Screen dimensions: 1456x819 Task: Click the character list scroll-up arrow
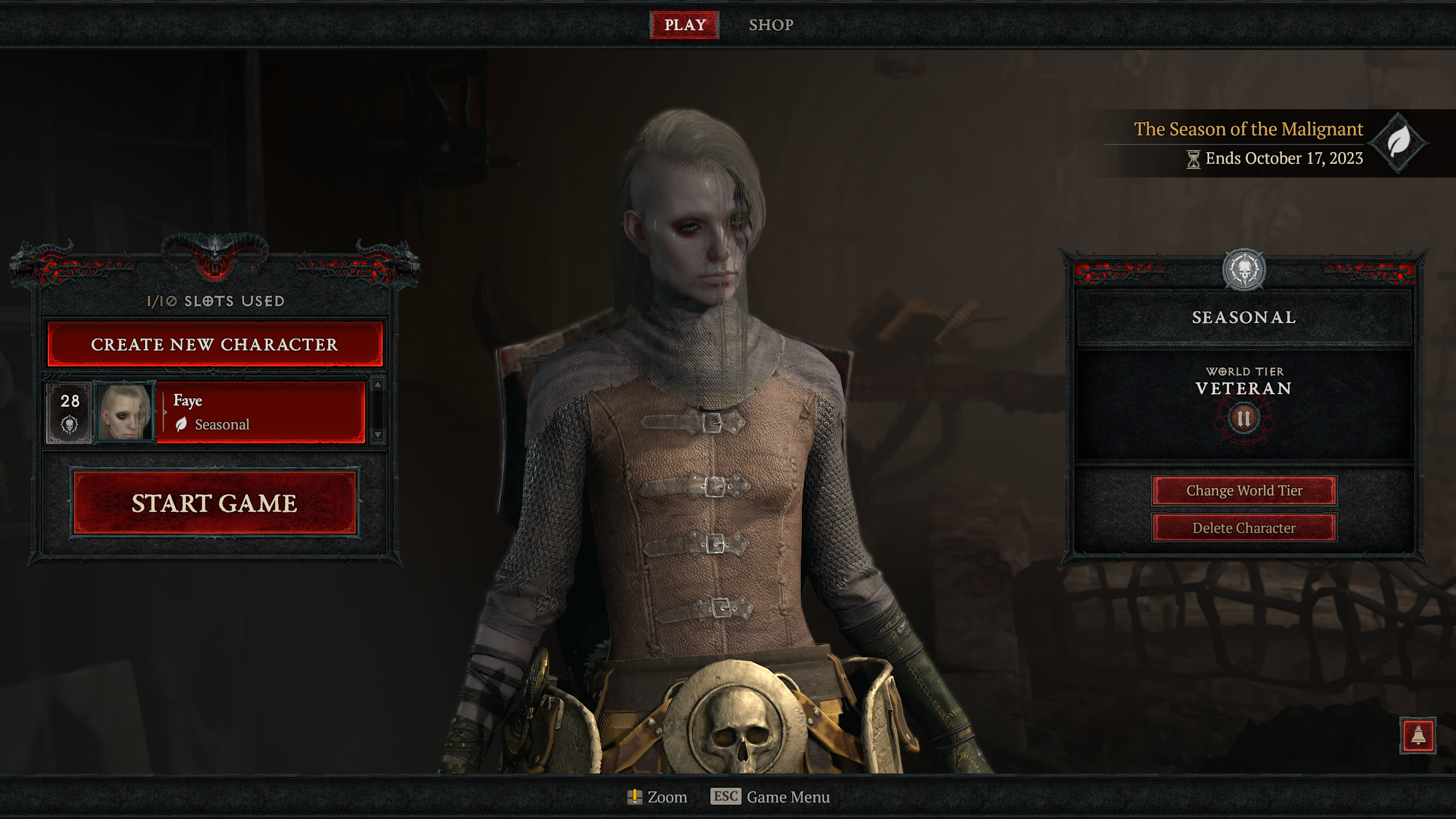(x=378, y=384)
